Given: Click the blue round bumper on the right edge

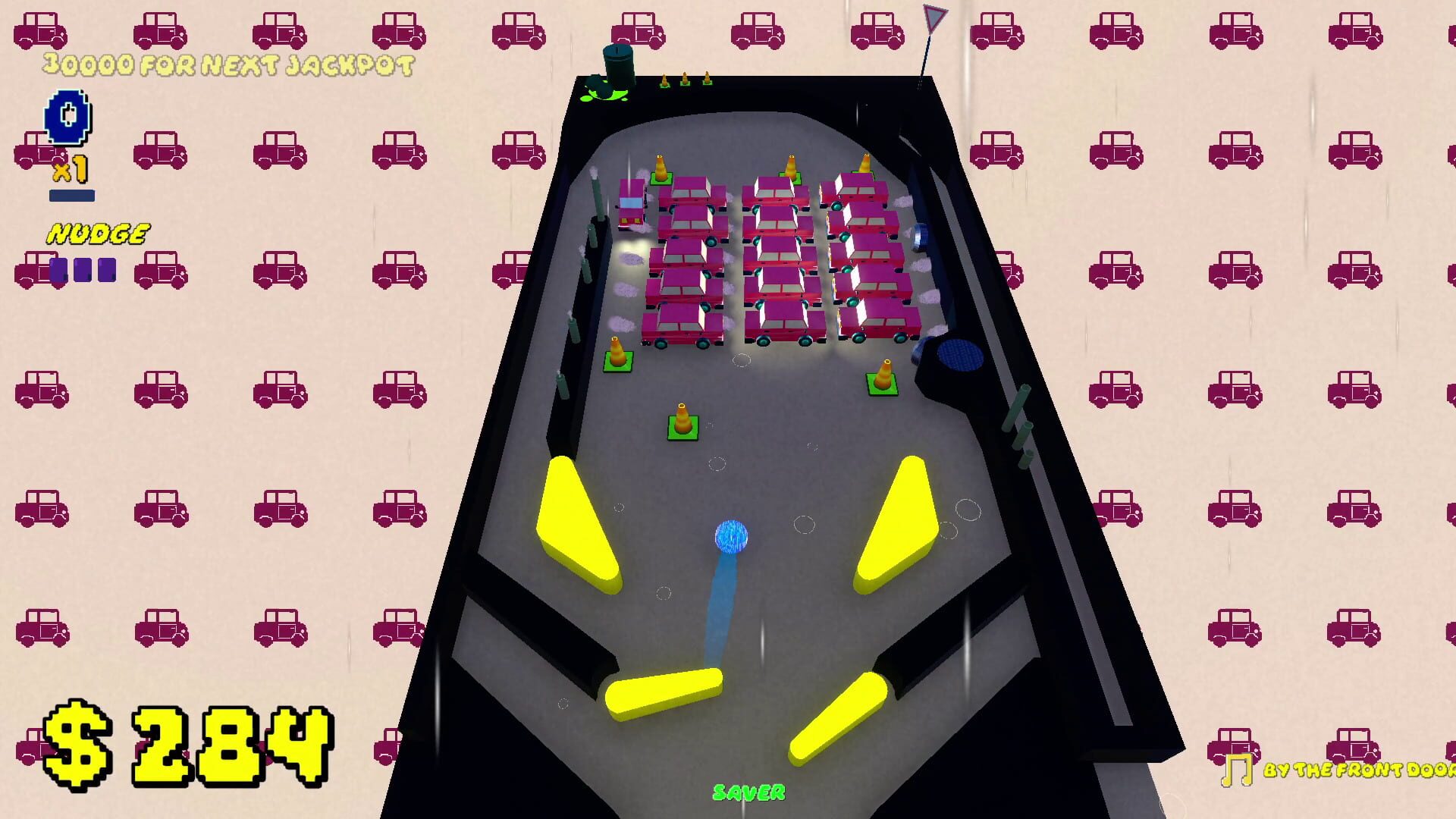Looking at the screenshot, I should (960, 355).
